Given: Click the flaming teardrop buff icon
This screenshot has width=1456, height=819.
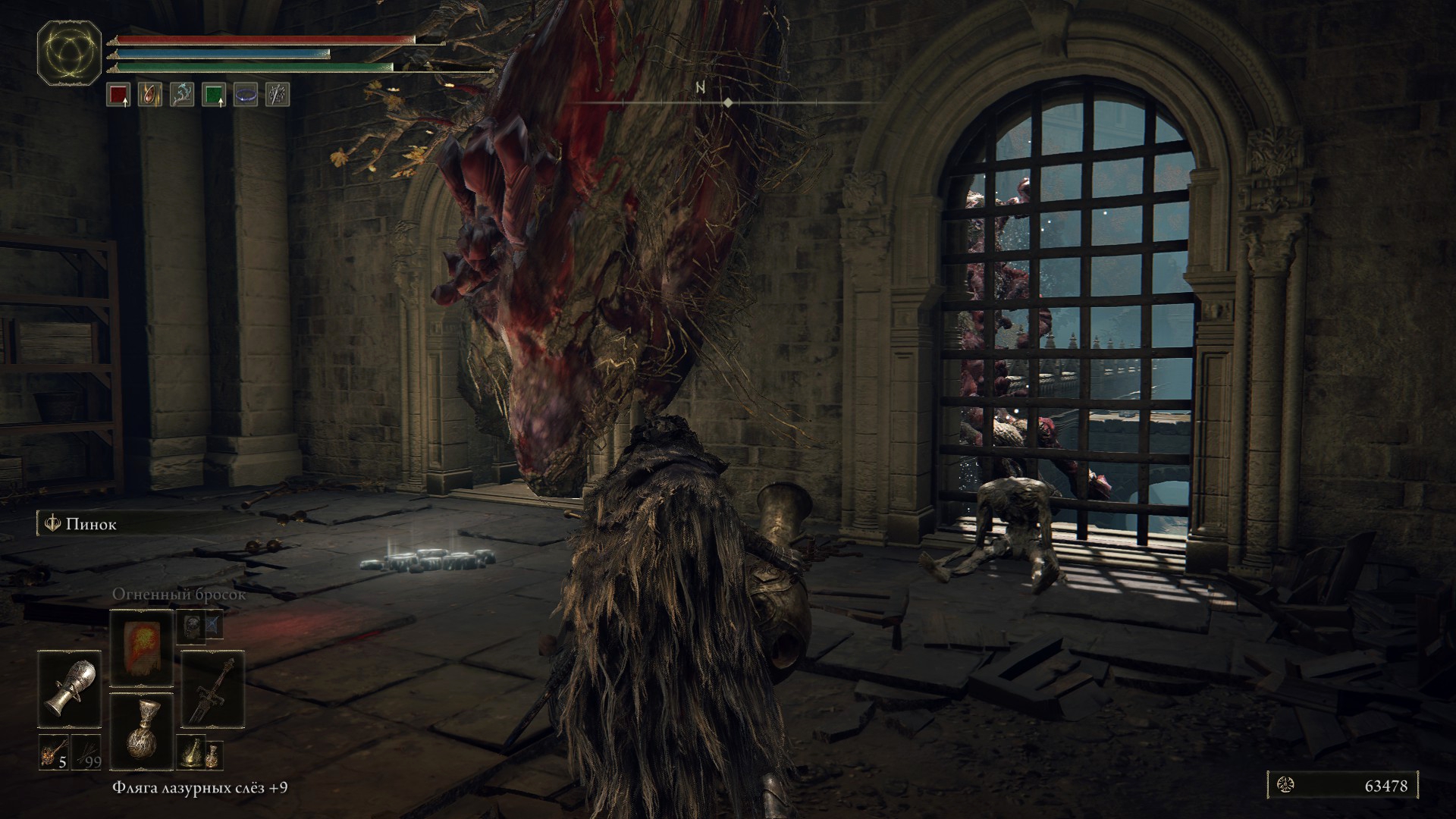Looking at the screenshot, I should 150,95.
